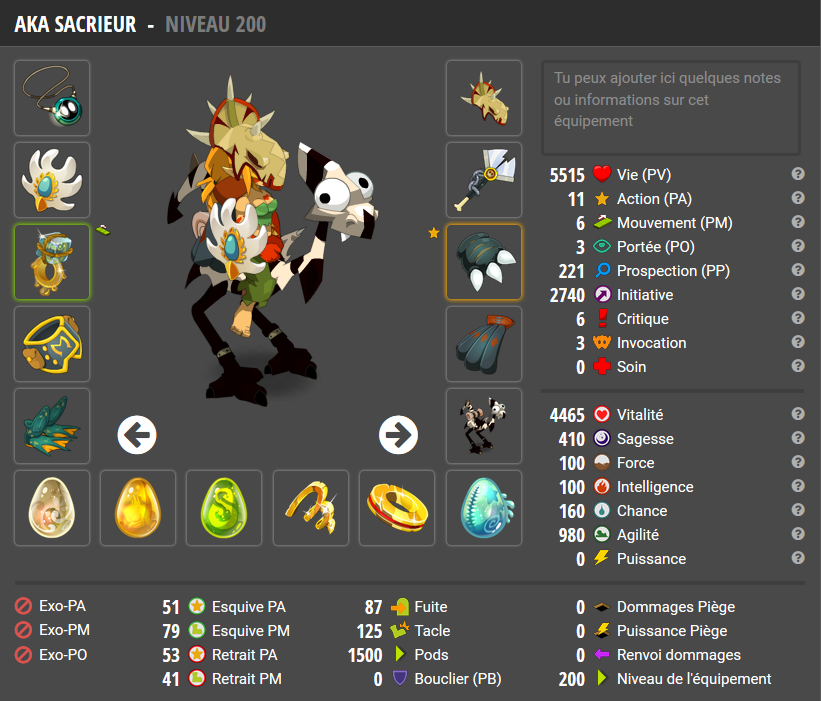821x701 pixels.
Task: Click the white feathered shield slot
Action: pyautogui.click(x=52, y=180)
